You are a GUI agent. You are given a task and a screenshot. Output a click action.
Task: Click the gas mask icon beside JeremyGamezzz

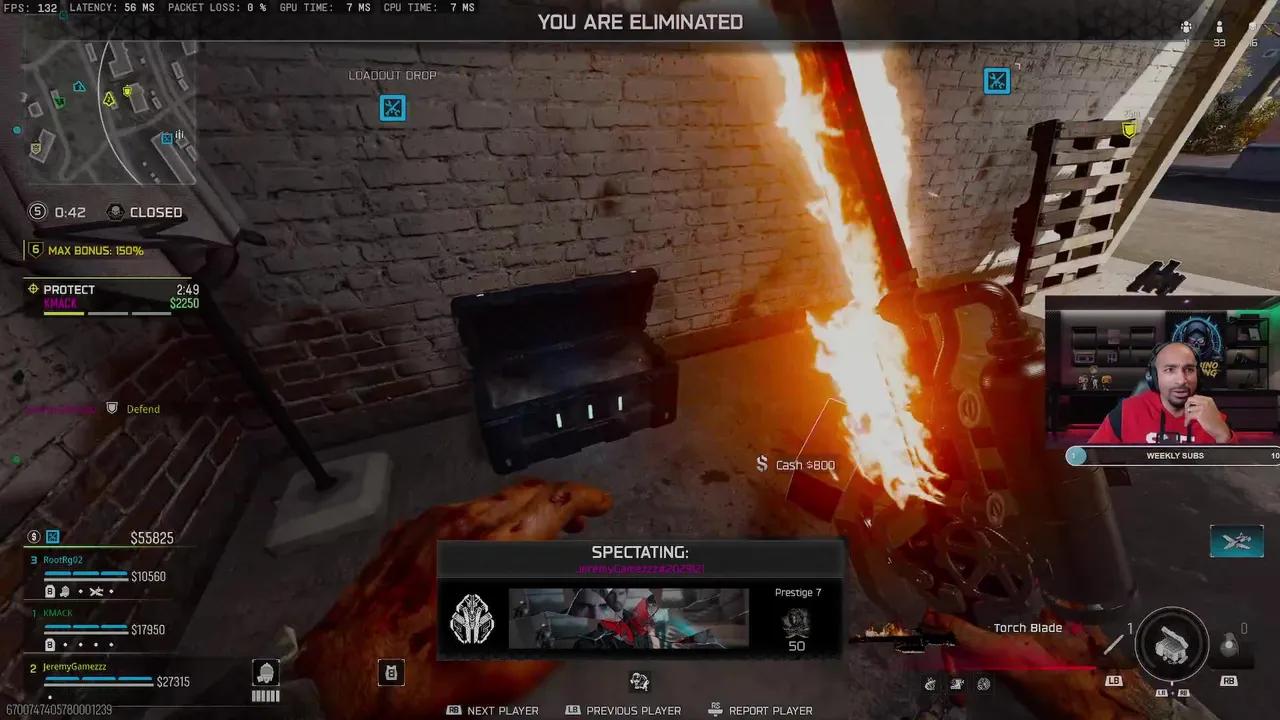pos(265,675)
